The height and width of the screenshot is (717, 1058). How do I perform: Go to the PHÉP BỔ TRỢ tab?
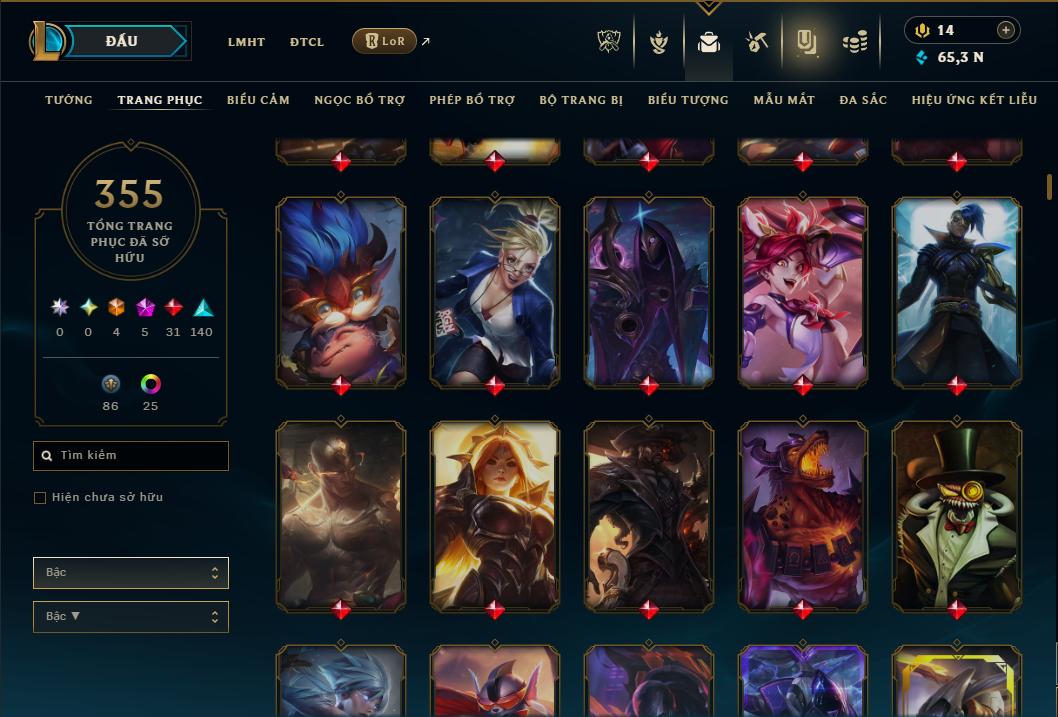pyautogui.click(x=472, y=100)
